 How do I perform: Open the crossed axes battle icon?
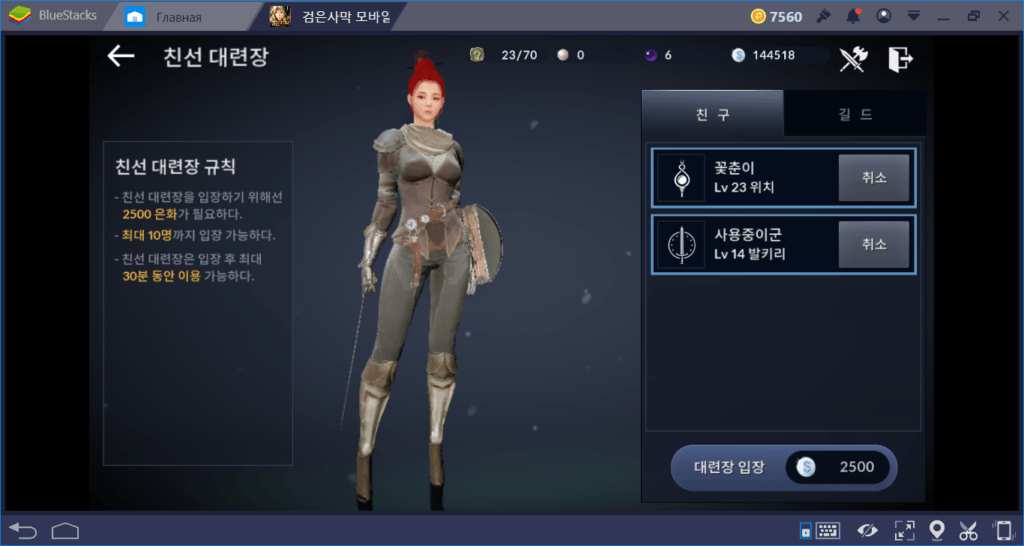click(x=853, y=59)
